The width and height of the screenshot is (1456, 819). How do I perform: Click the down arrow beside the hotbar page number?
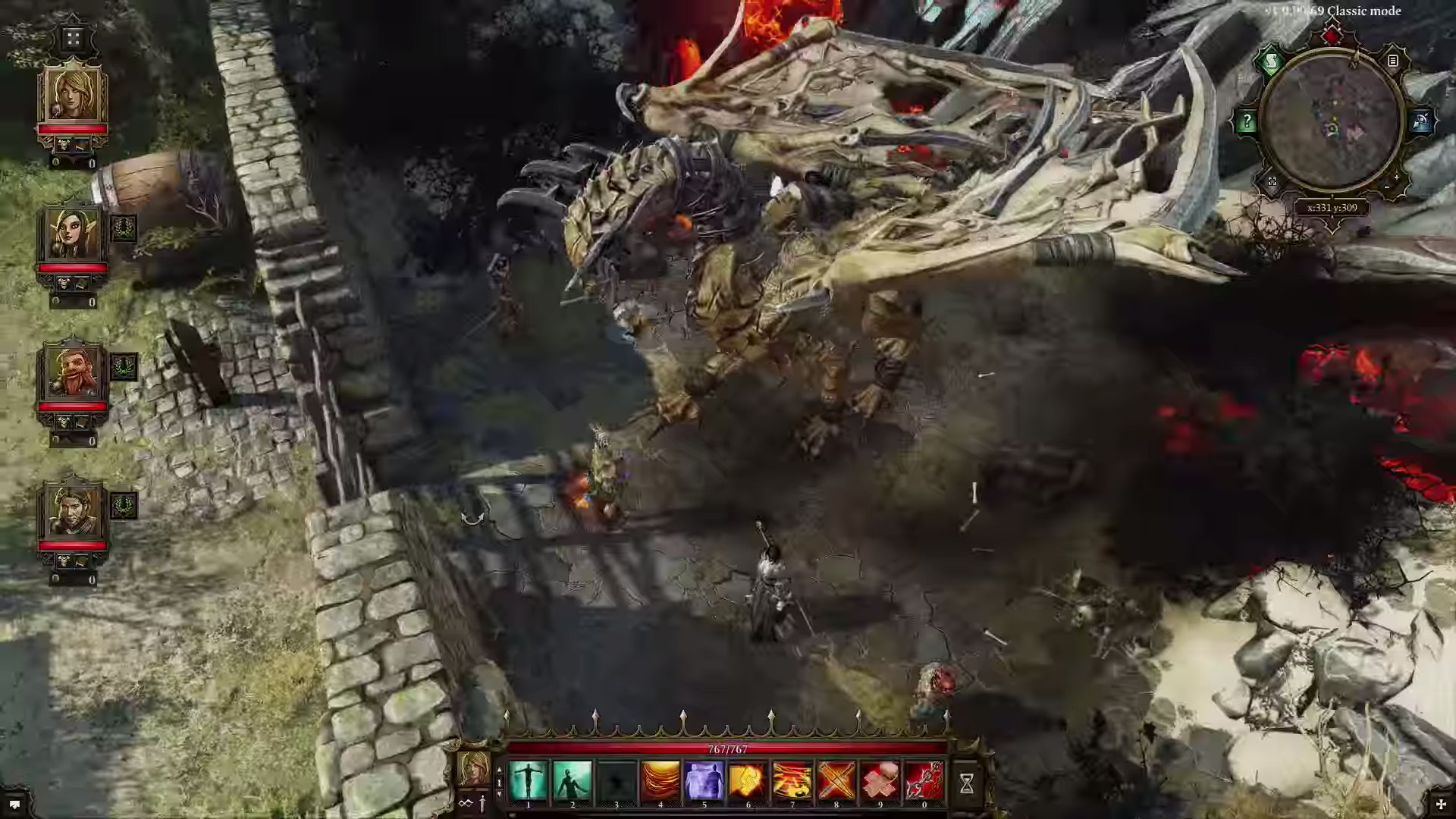click(x=500, y=795)
